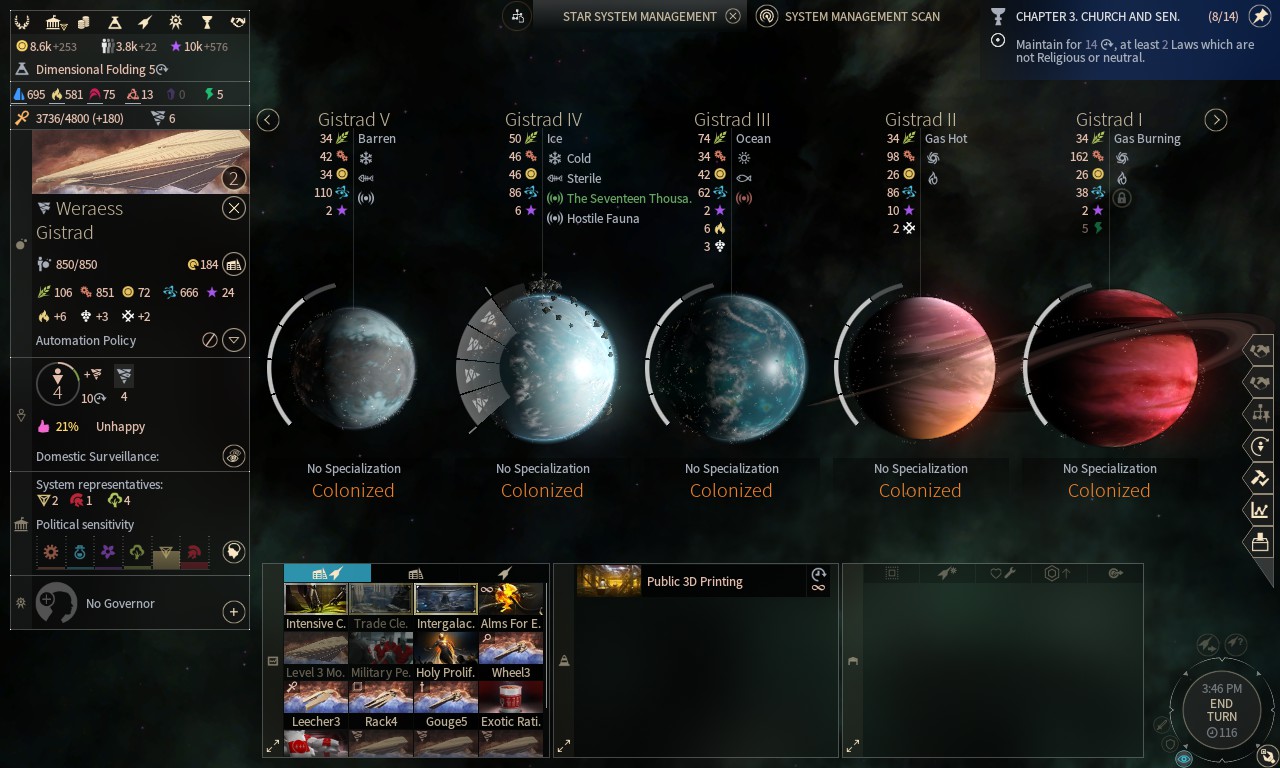The width and height of the screenshot is (1280, 768).
Task: Open the Automation Policy dropdown arrow
Action: point(233,340)
